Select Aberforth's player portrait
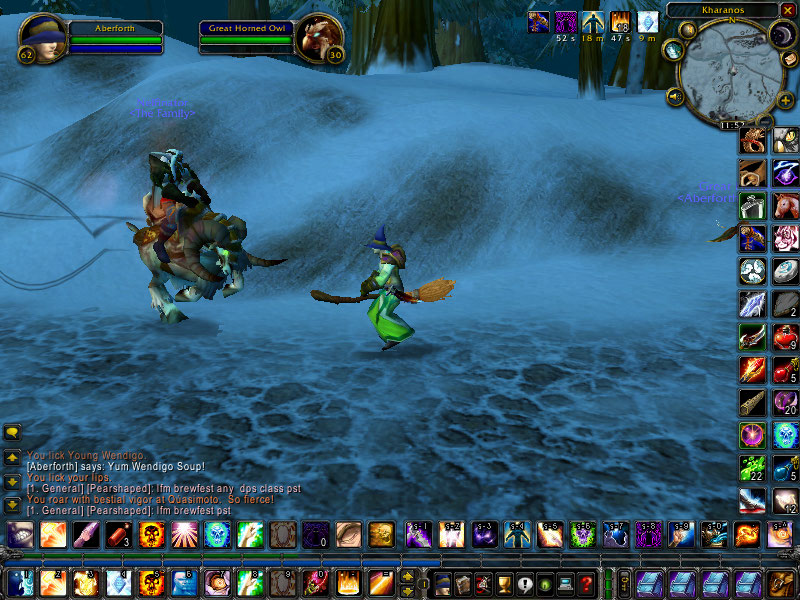 (x=42, y=37)
